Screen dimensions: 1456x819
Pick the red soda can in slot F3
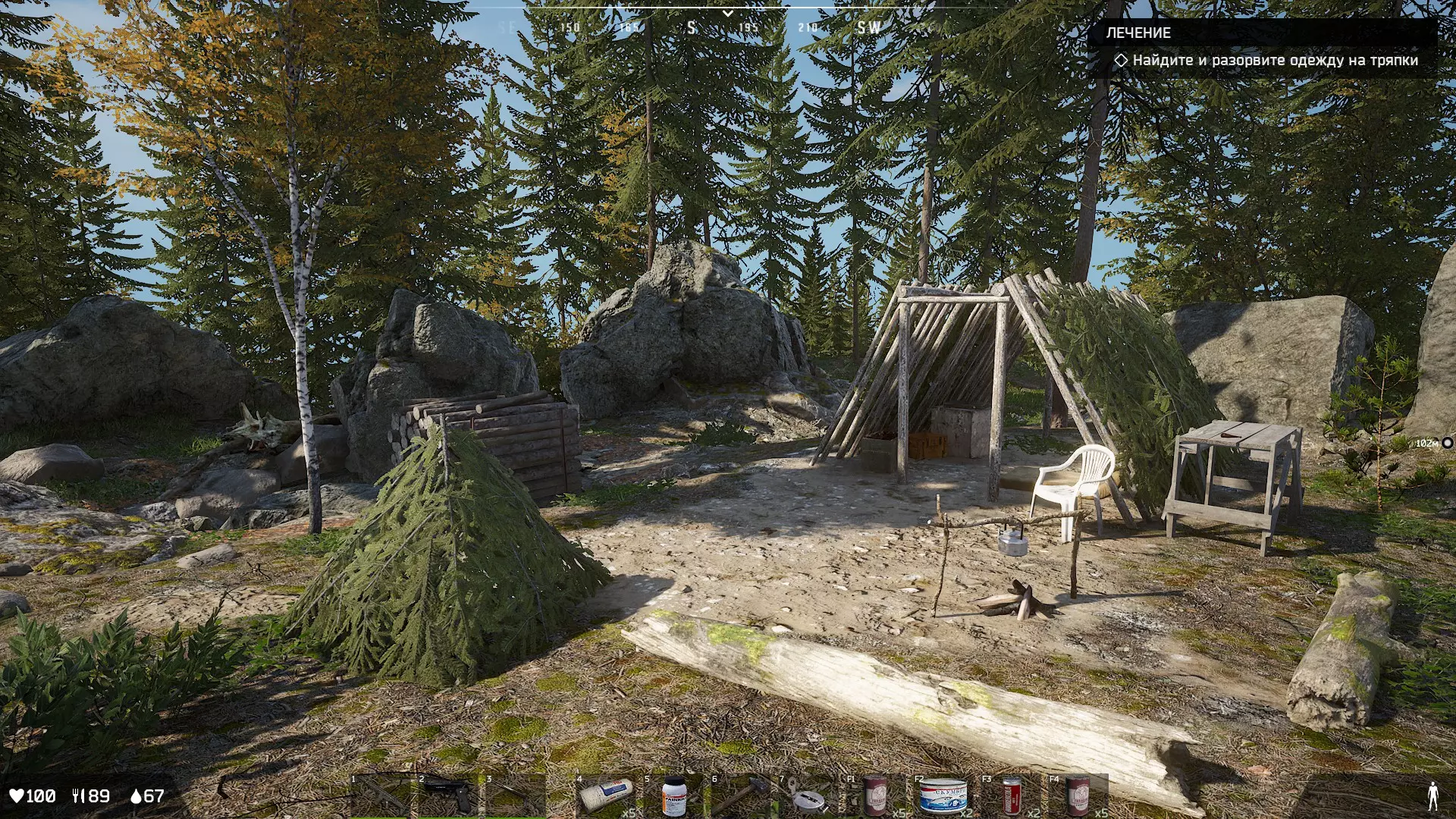1012,796
